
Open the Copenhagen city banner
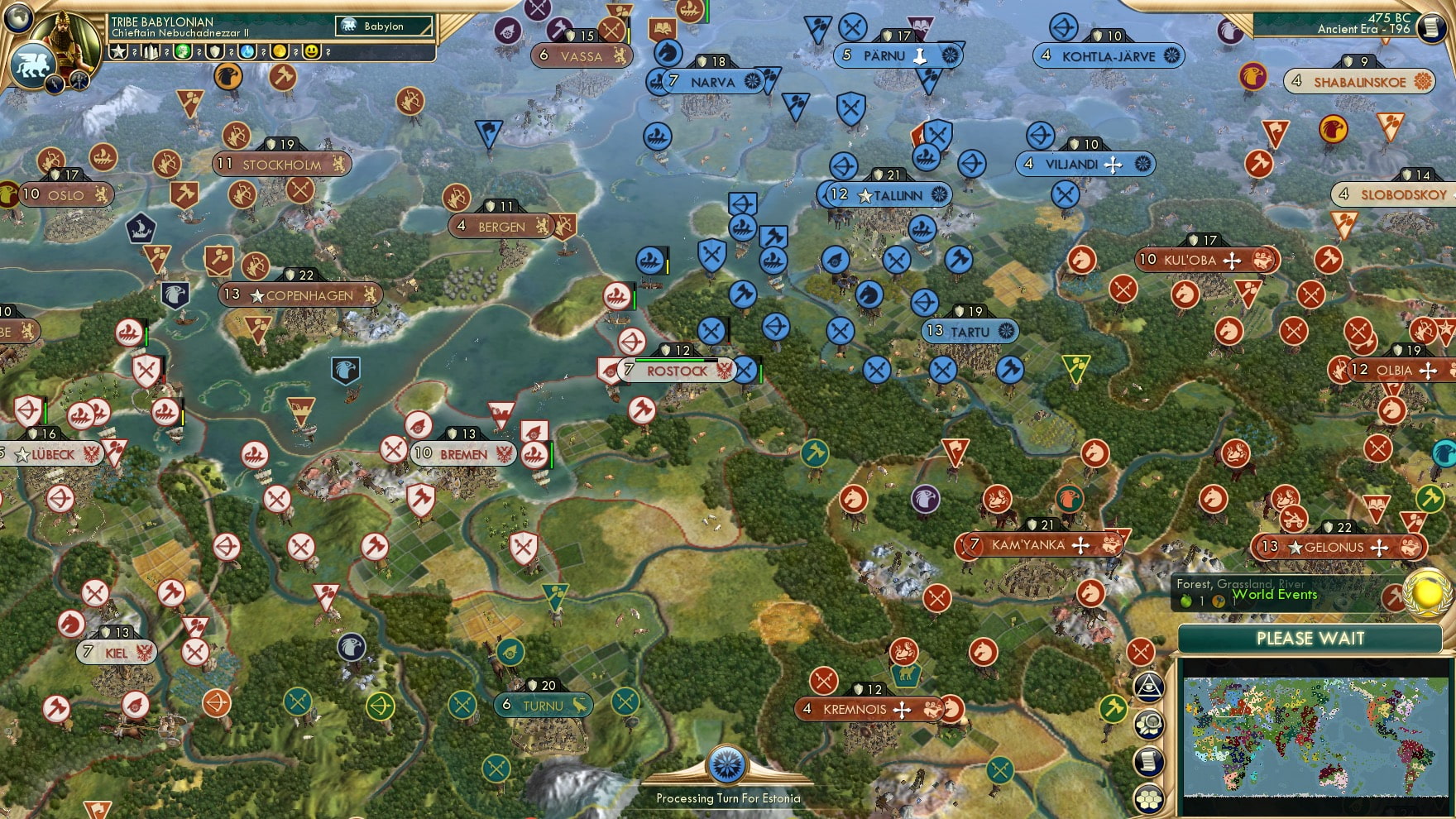click(x=301, y=295)
